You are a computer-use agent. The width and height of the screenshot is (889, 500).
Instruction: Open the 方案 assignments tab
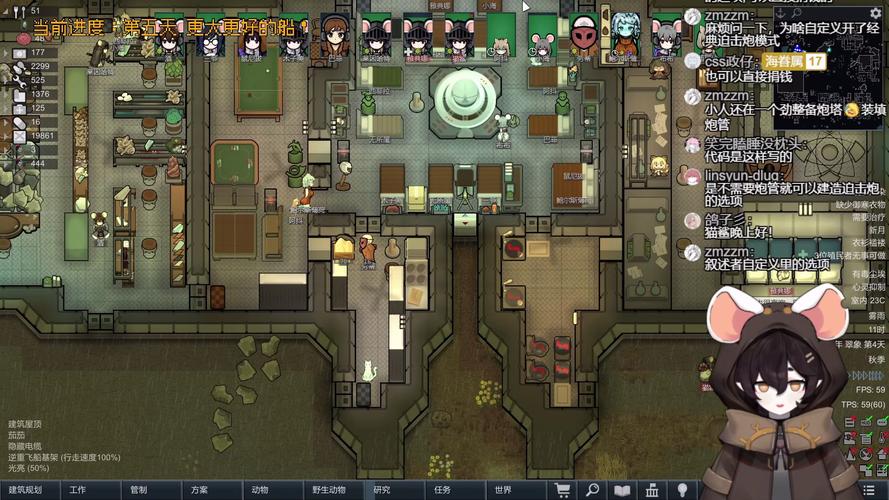pyautogui.click(x=199, y=490)
